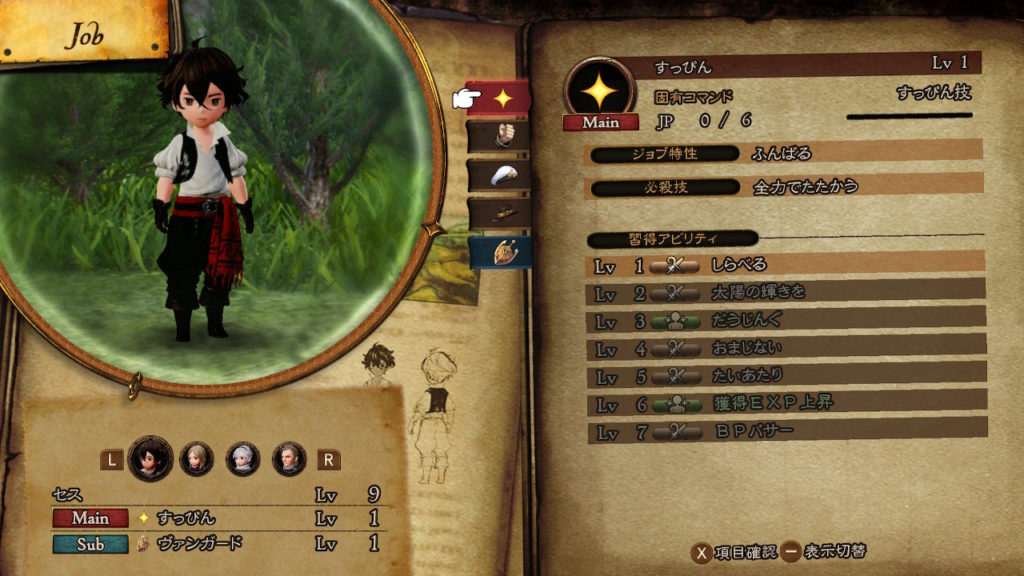
Task: Switch to the blonde girl party portrait
Action: 196,458
